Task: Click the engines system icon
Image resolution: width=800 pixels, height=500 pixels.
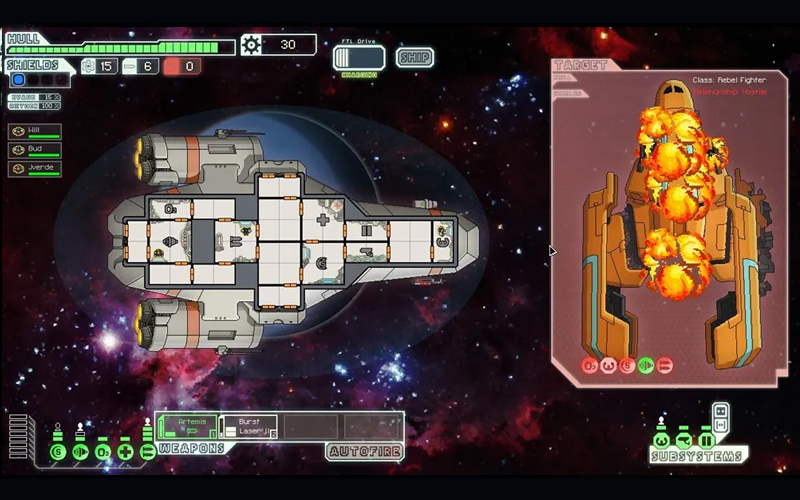Action: coord(80,452)
